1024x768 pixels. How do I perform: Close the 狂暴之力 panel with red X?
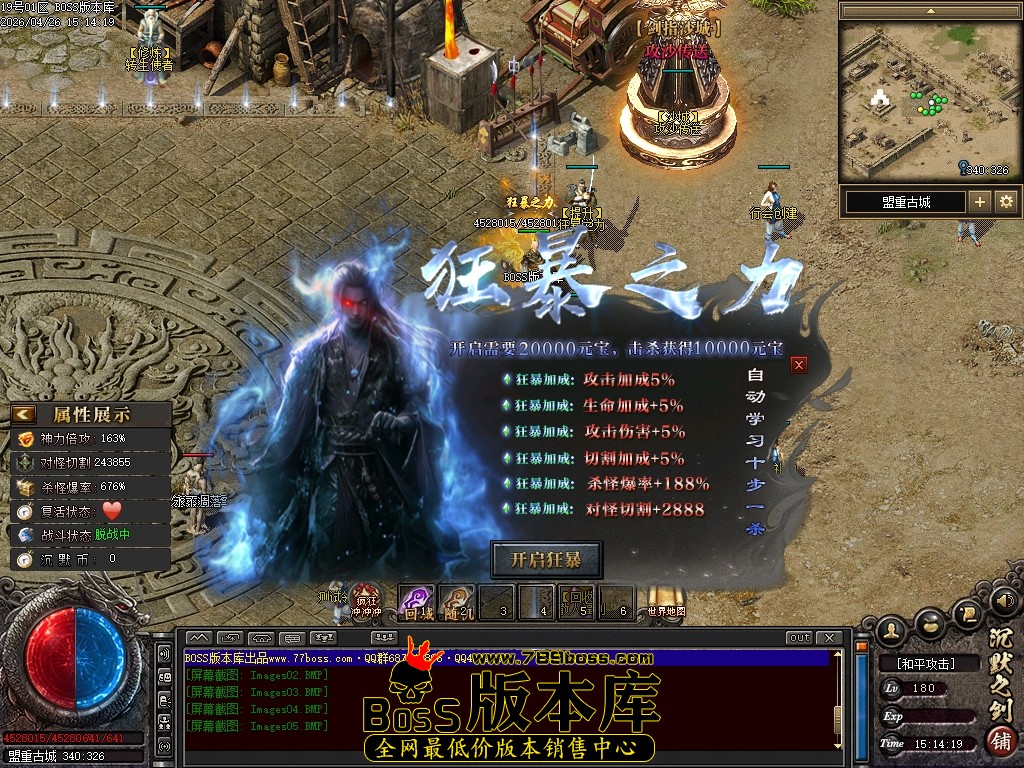pos(798,365)
